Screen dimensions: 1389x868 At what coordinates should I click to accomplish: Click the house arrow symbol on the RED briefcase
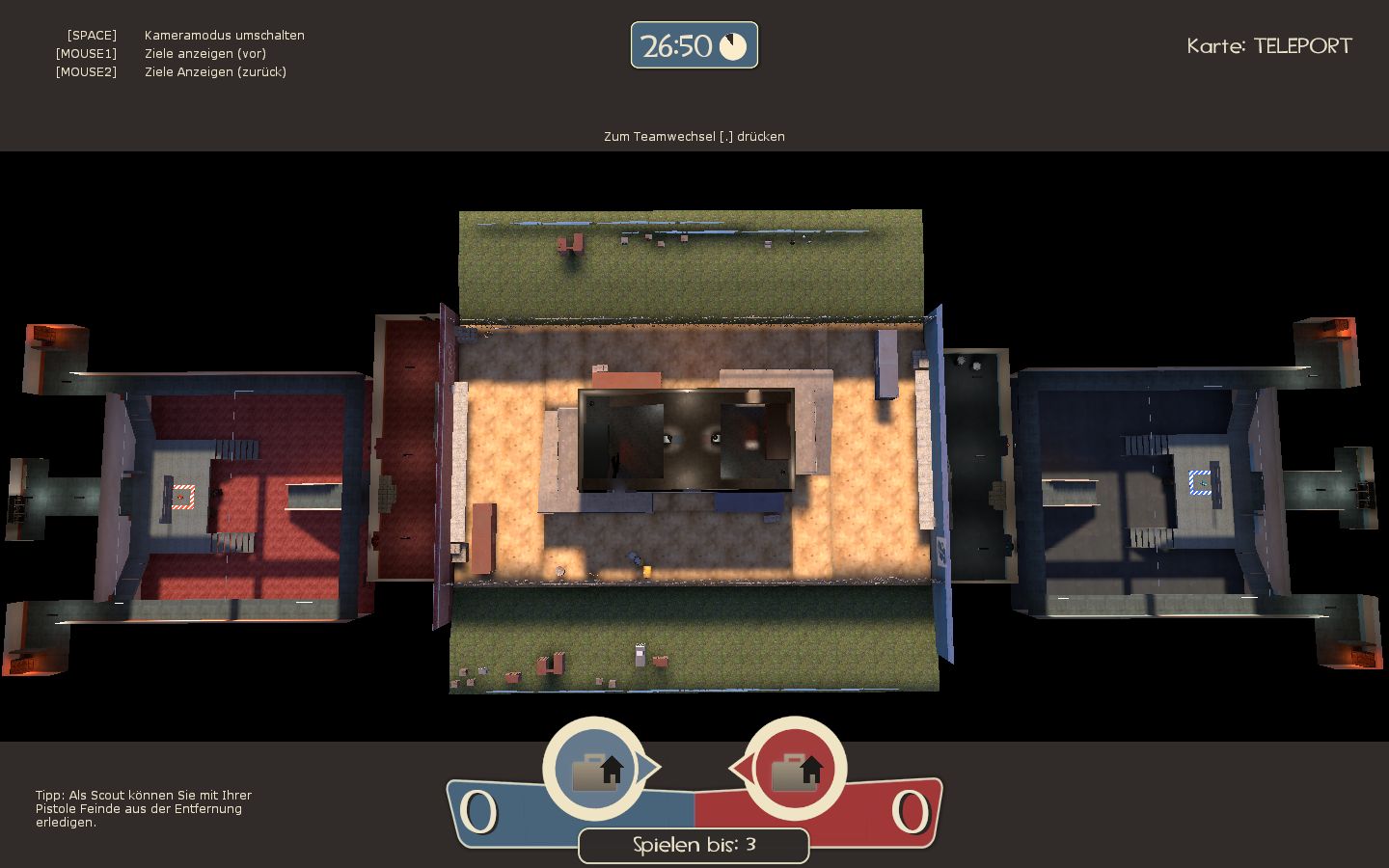(x=811, y=769)
